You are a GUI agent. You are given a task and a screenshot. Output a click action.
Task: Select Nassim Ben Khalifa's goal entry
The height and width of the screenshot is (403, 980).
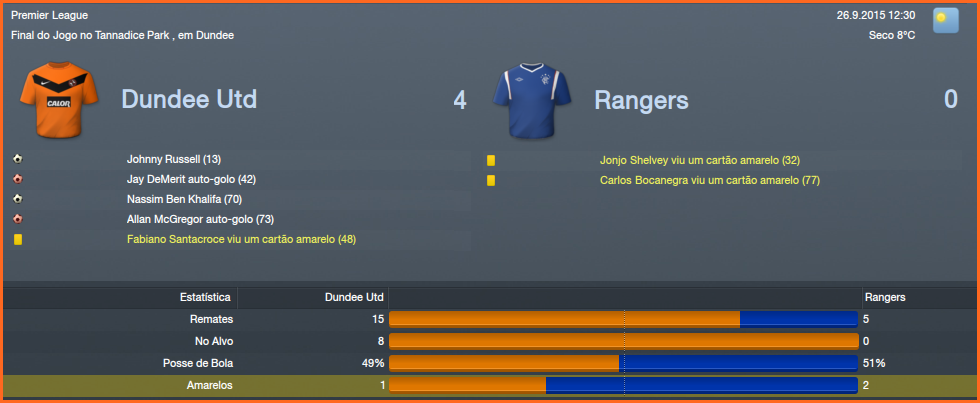(189, 199)
